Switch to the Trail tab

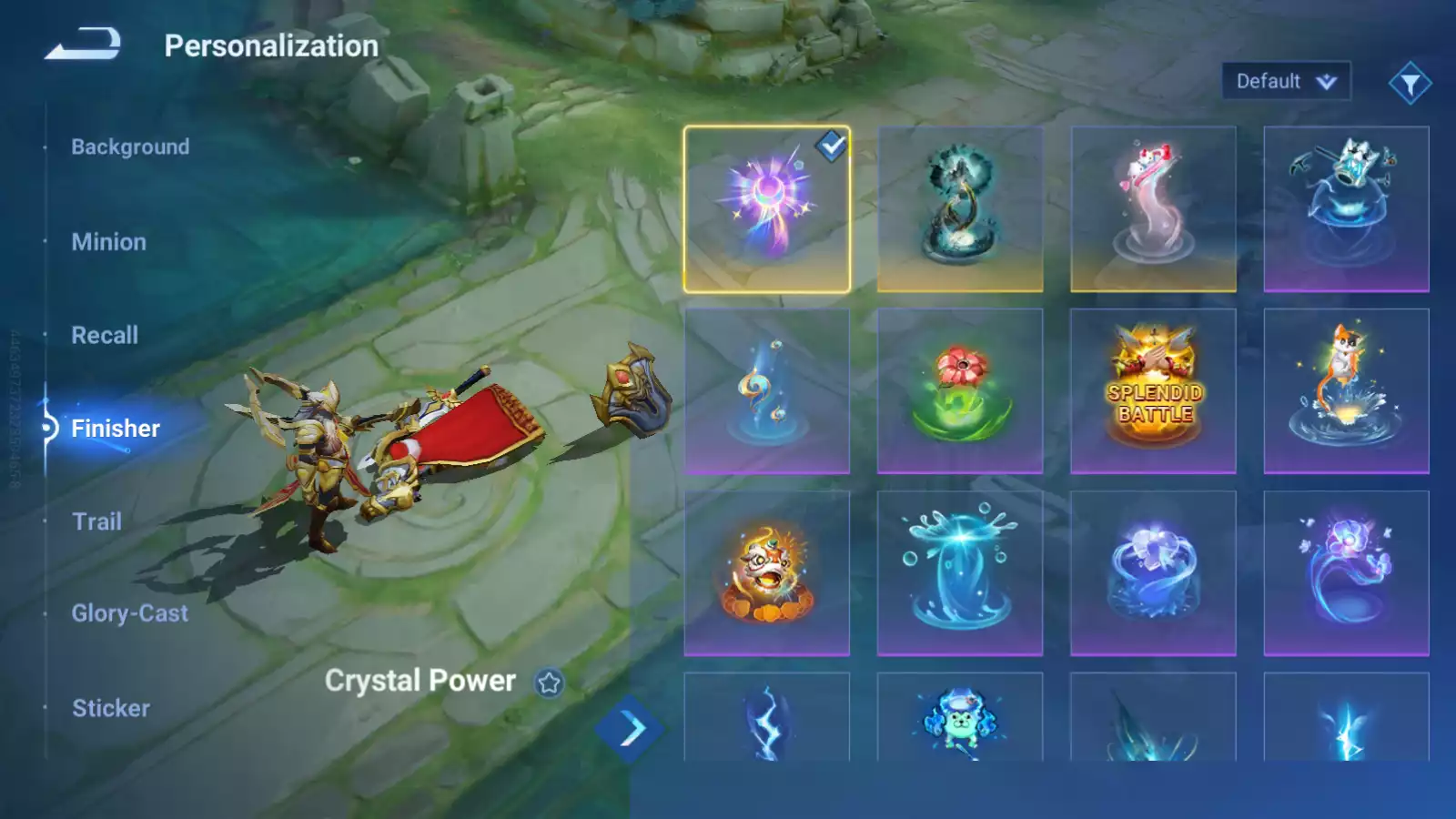tap(96, 521)
